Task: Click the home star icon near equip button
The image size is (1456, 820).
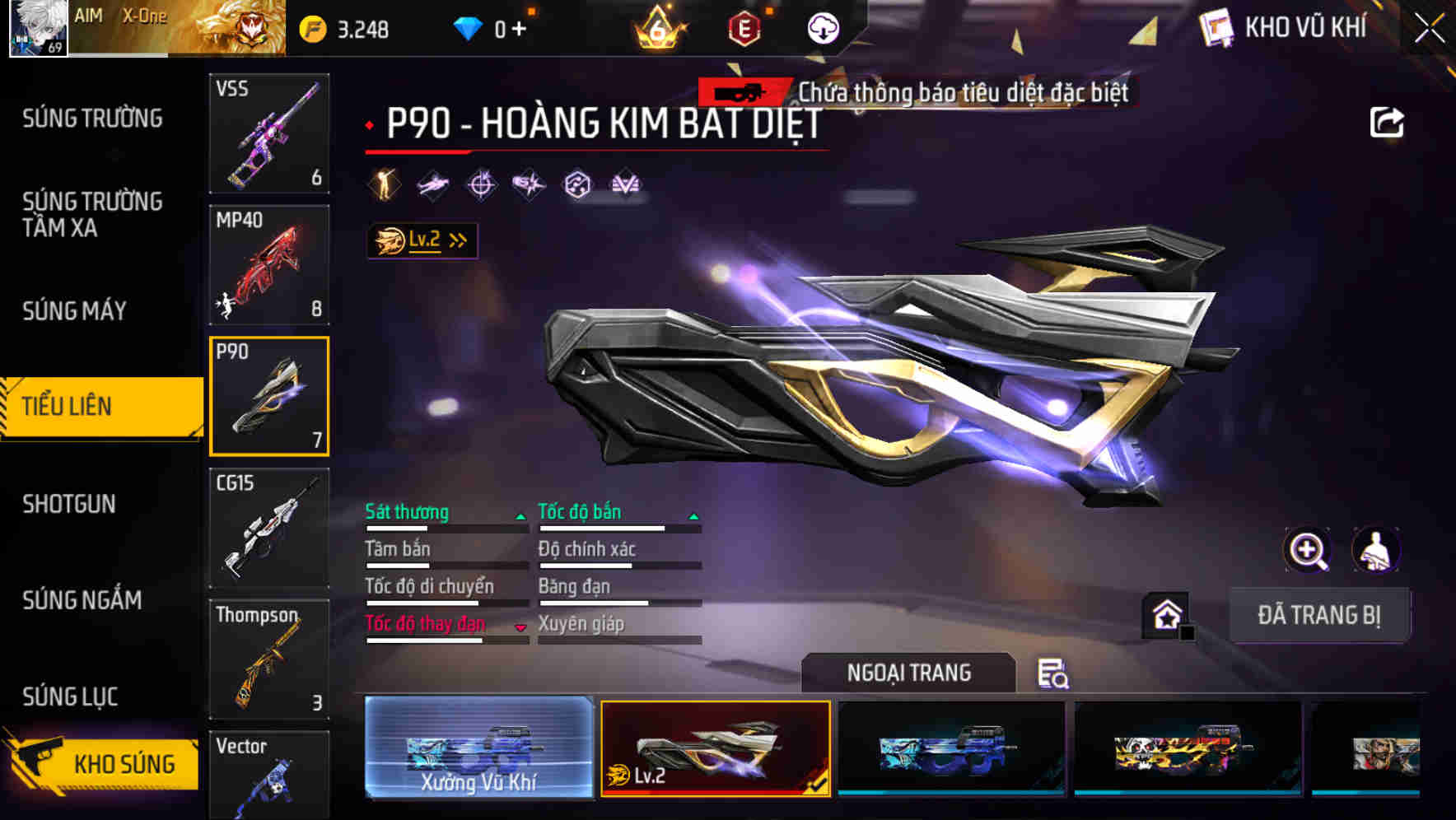Action: tap(1164, 613)
